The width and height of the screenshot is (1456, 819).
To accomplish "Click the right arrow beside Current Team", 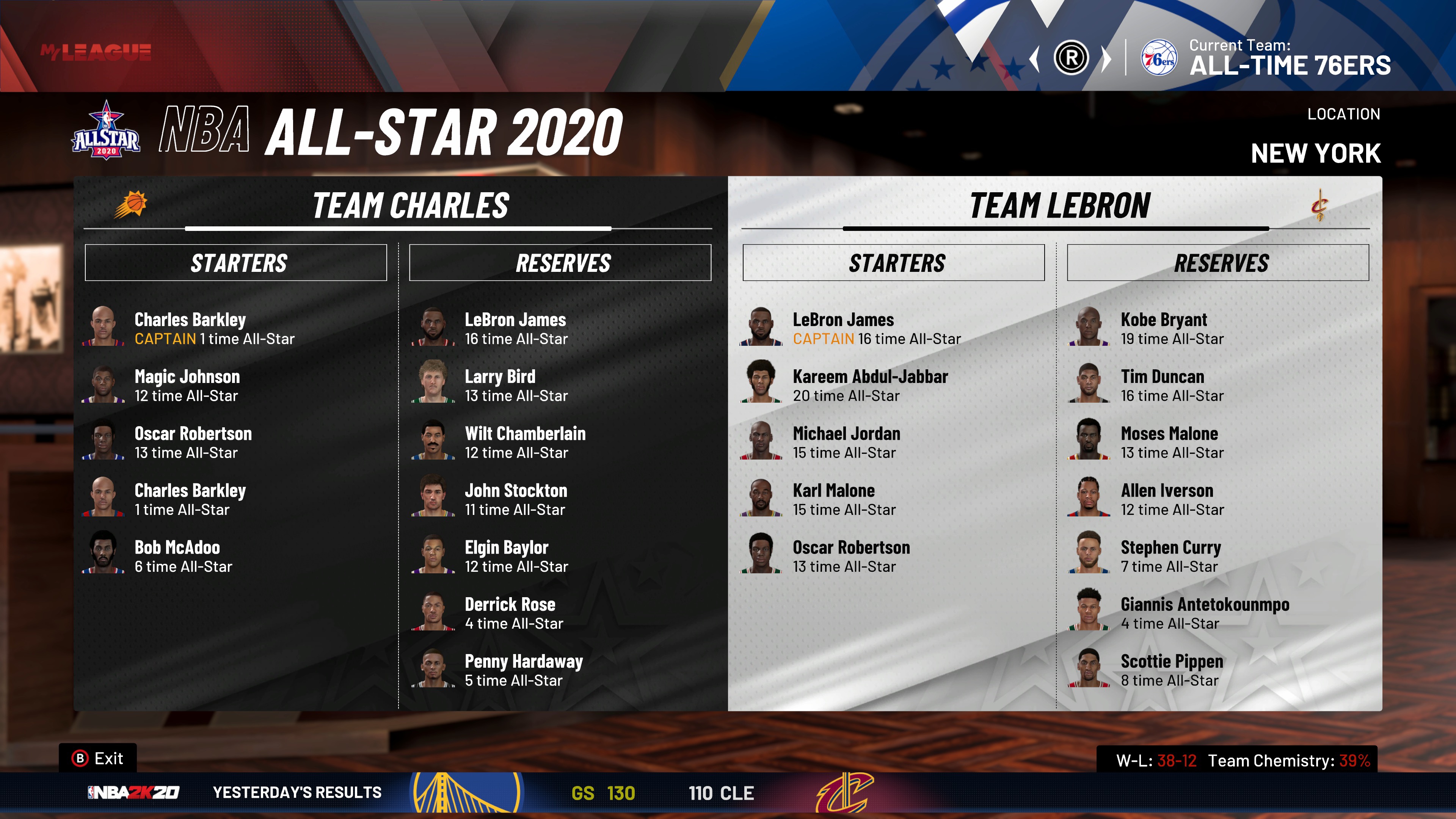I will 1106,59.
